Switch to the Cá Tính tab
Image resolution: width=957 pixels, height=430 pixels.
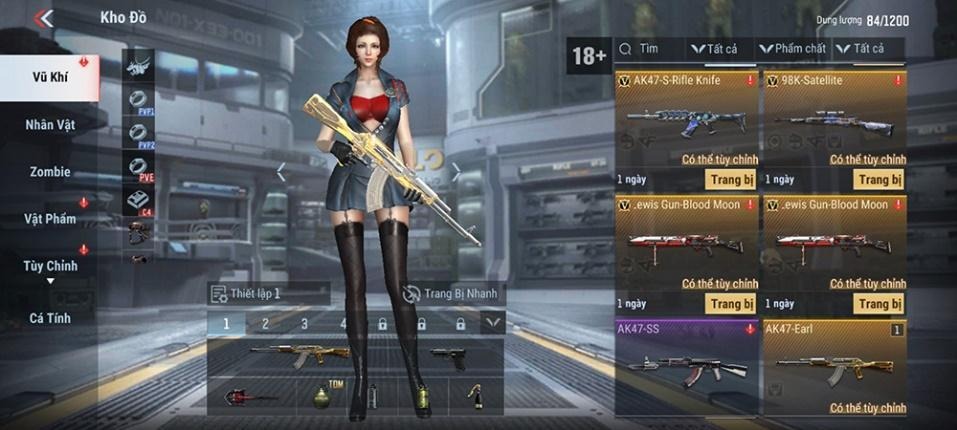pos(50,318)
